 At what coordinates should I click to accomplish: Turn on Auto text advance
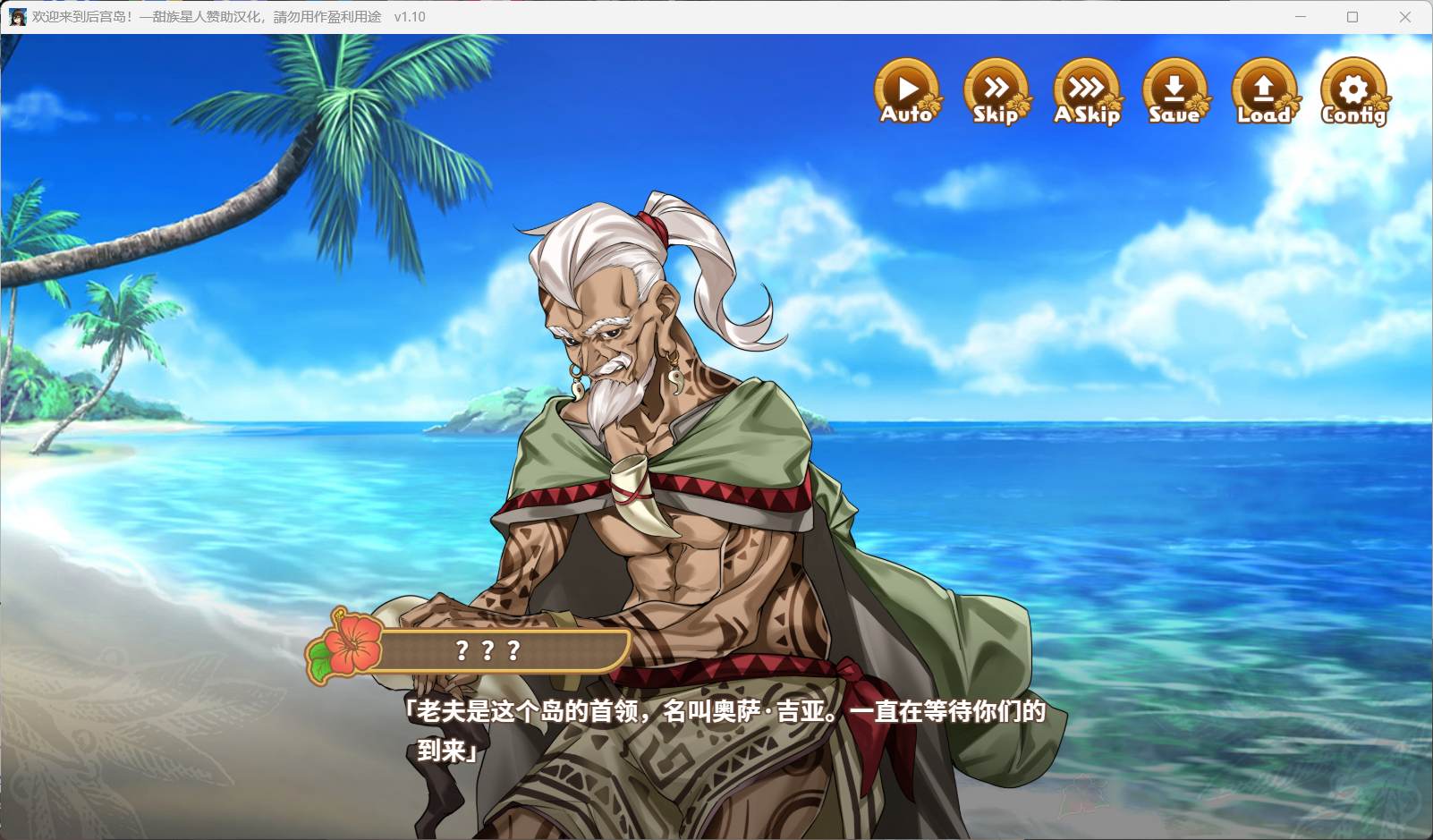pyautogui.click(x=907, y=91)
